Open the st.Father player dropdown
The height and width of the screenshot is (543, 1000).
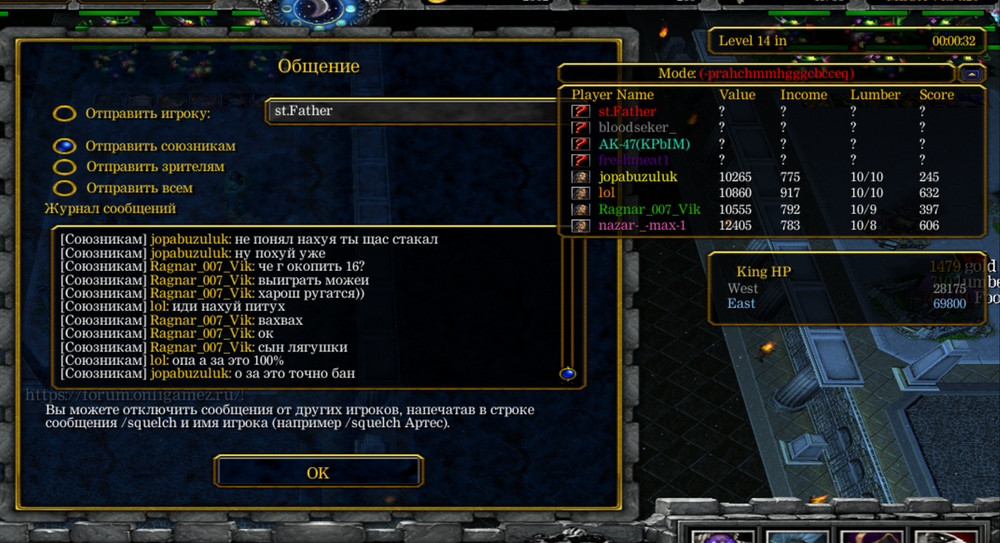(x=408, y=111)
